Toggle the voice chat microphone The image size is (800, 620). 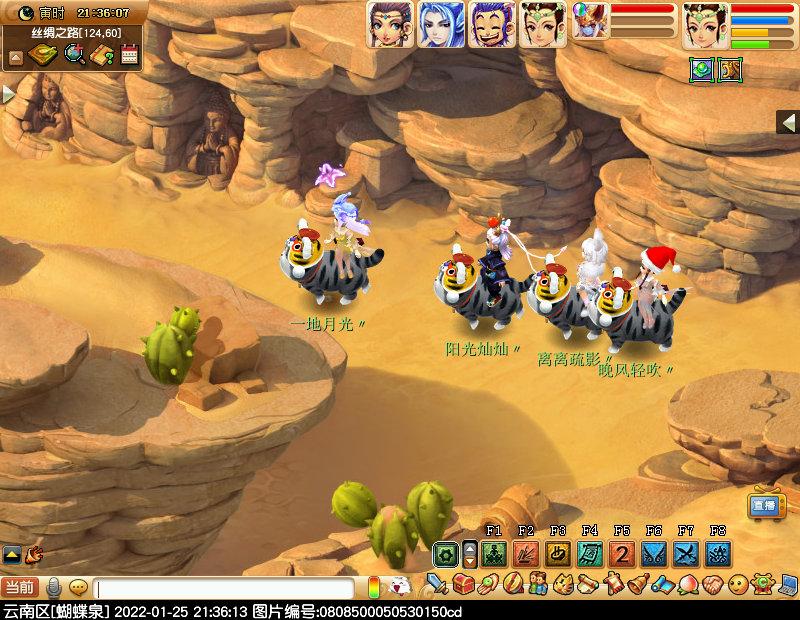(x=54, y=587)
